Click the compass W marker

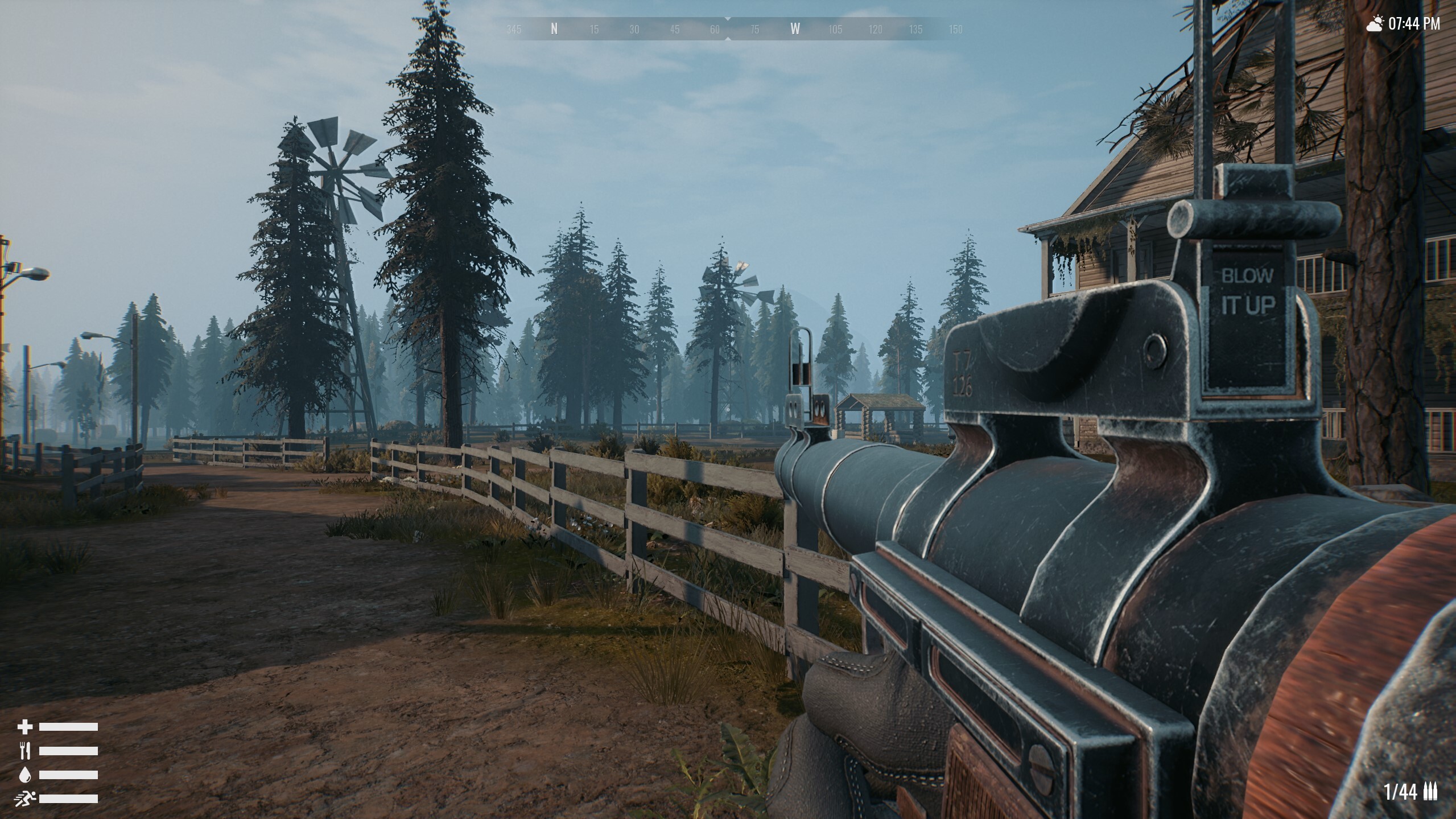coord(795,30)
